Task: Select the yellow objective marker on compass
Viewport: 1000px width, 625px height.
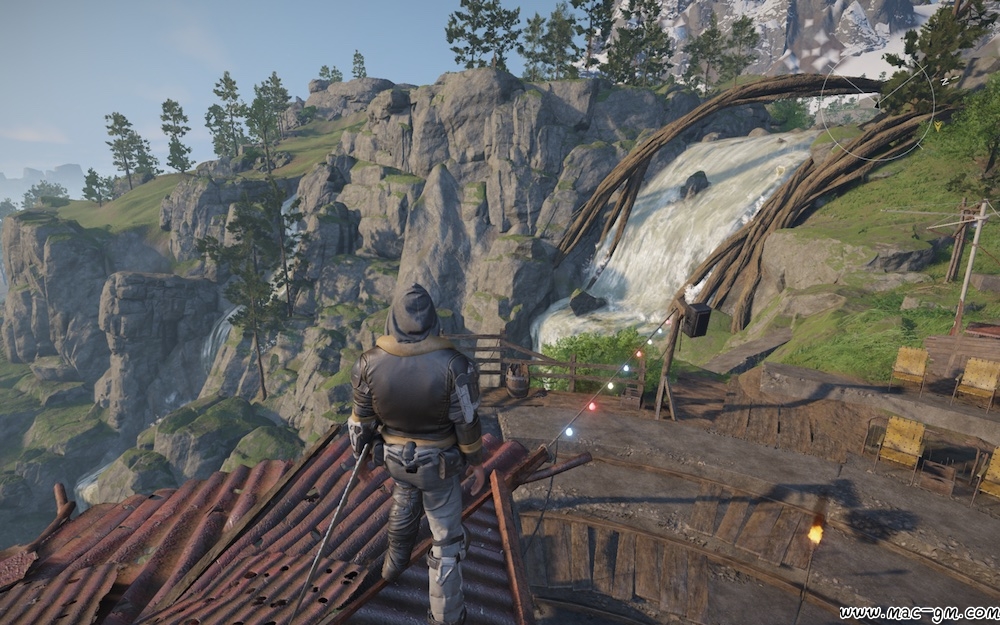Action: pyautogui.click(x=940, y=125)
